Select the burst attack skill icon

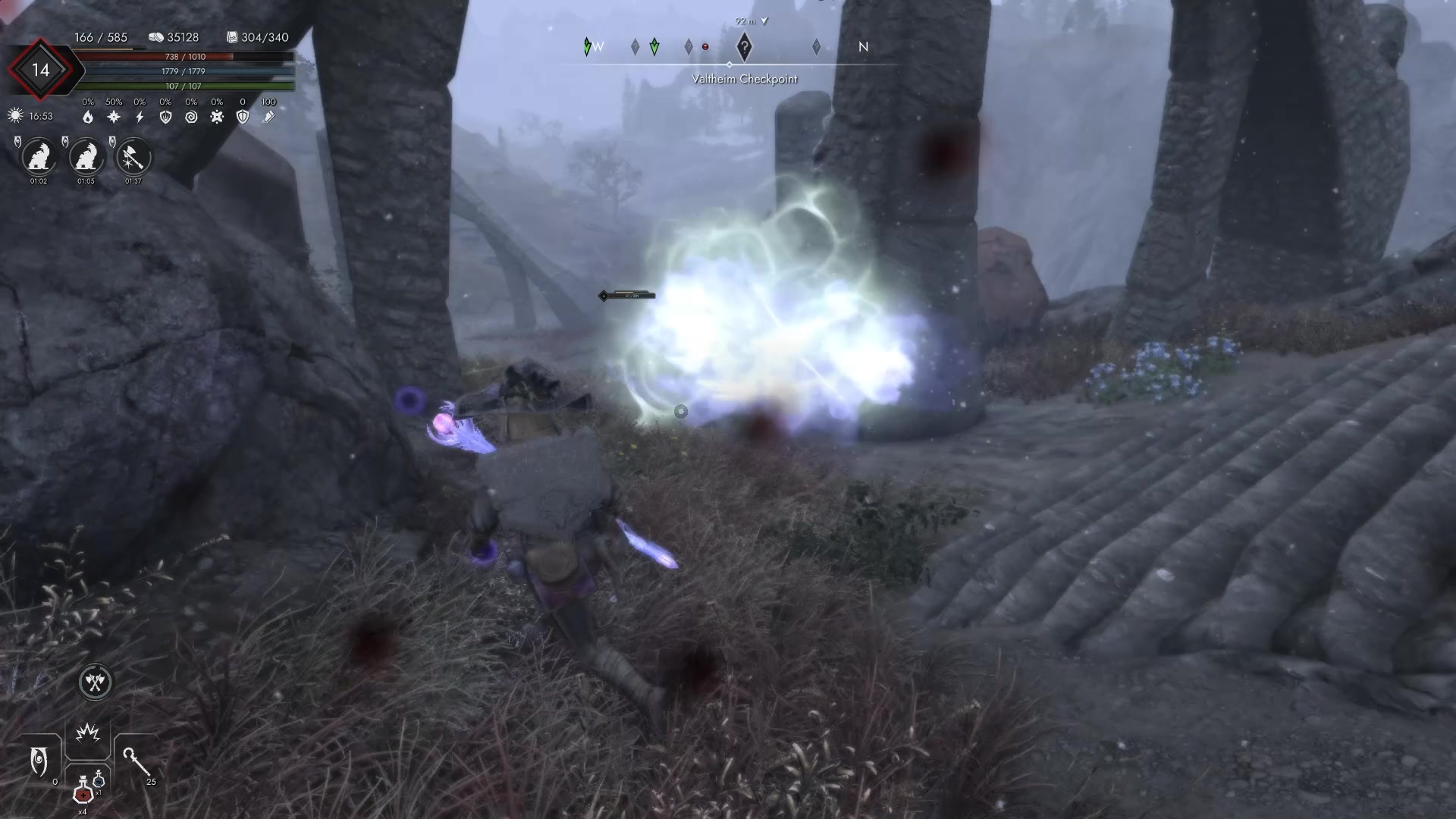pos(89,733)
